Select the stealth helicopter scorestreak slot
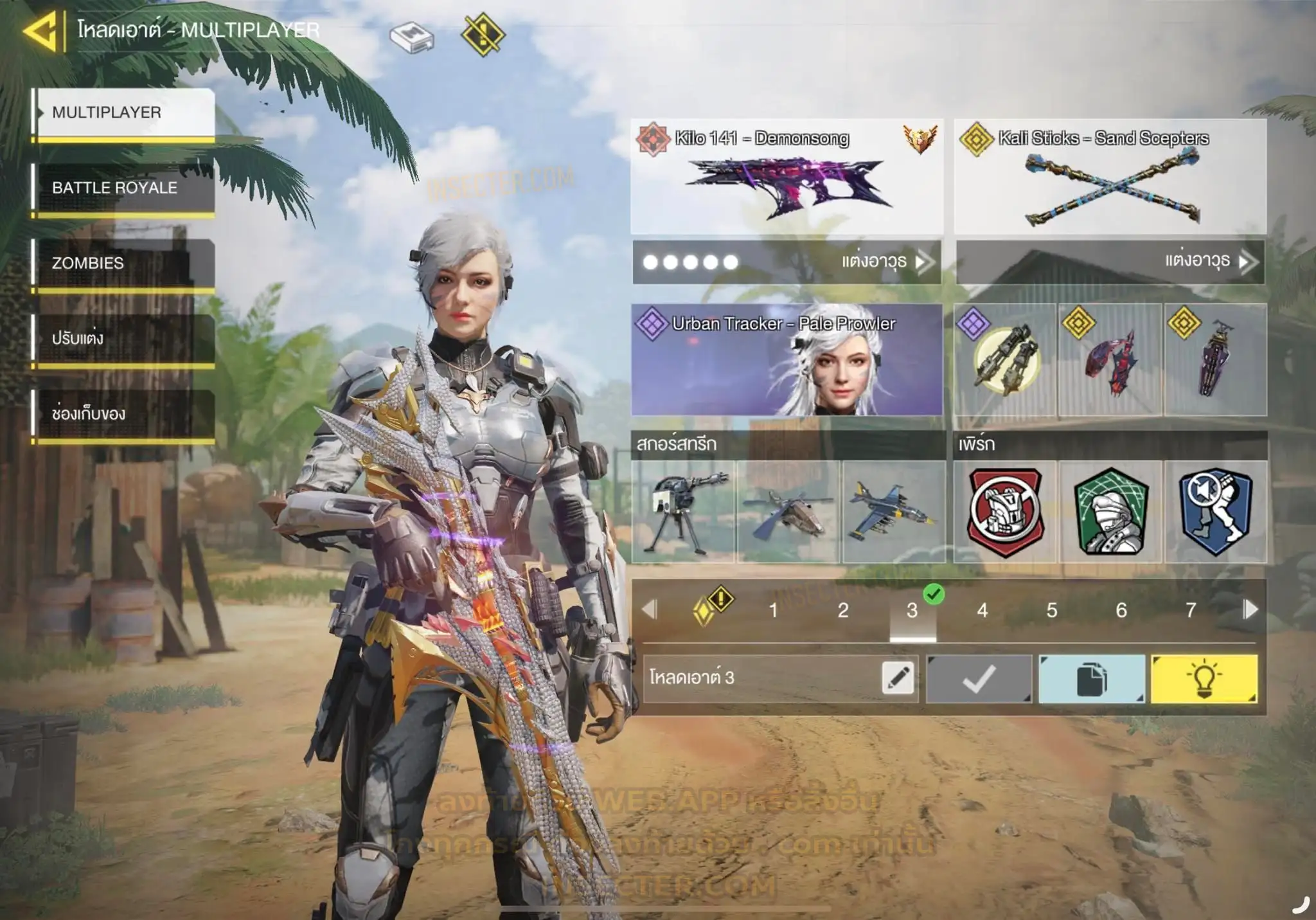1316x920 pixels. coord(788,512)
